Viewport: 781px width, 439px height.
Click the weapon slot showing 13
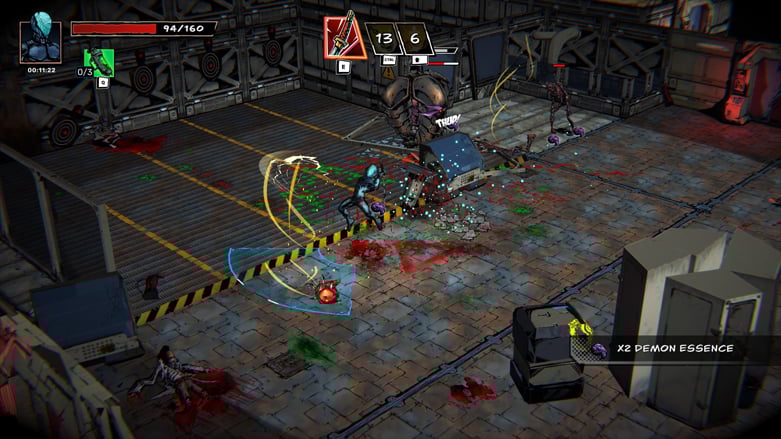pos(382,39)
